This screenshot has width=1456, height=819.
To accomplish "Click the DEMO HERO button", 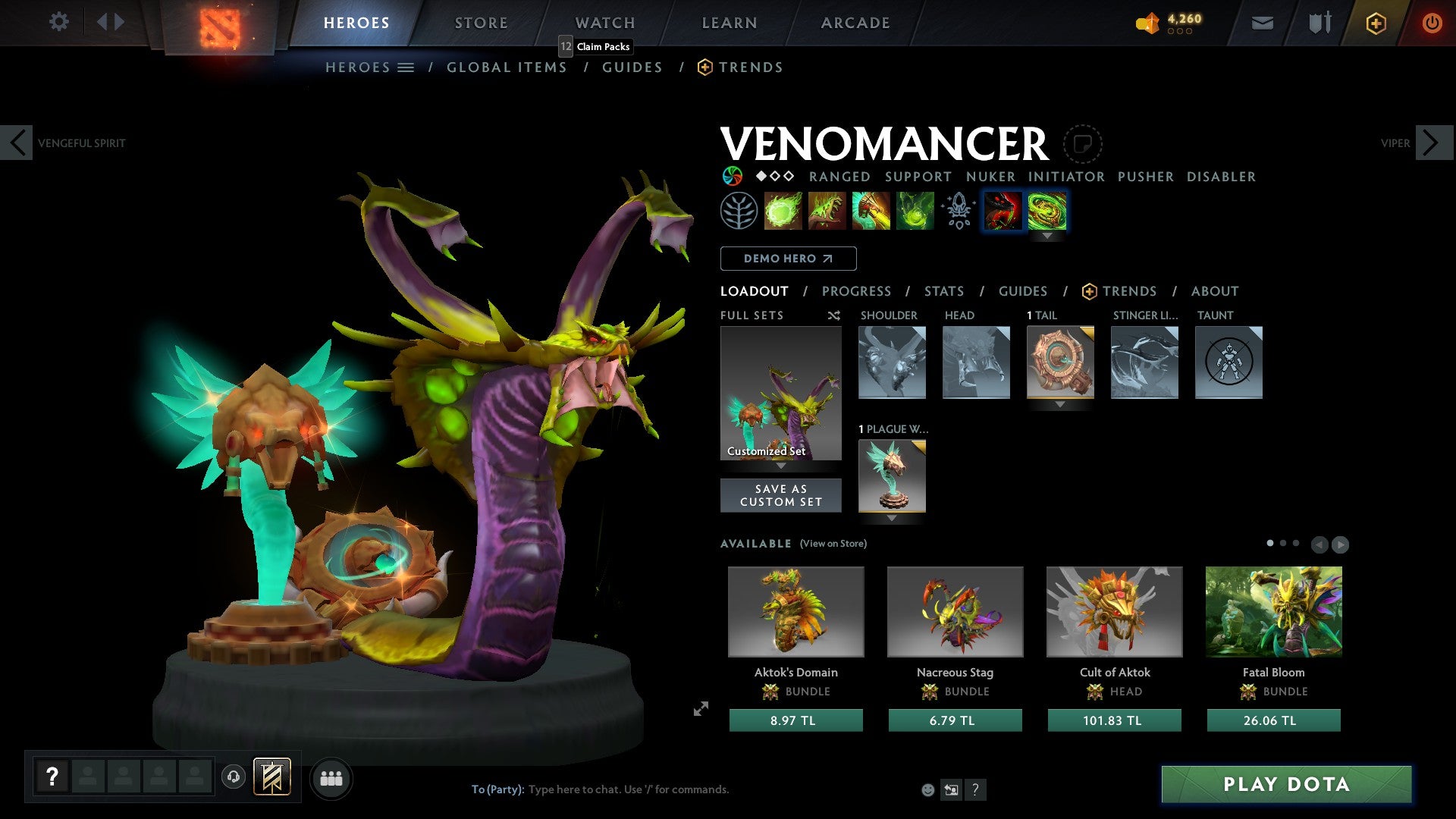I will point(788,259).
